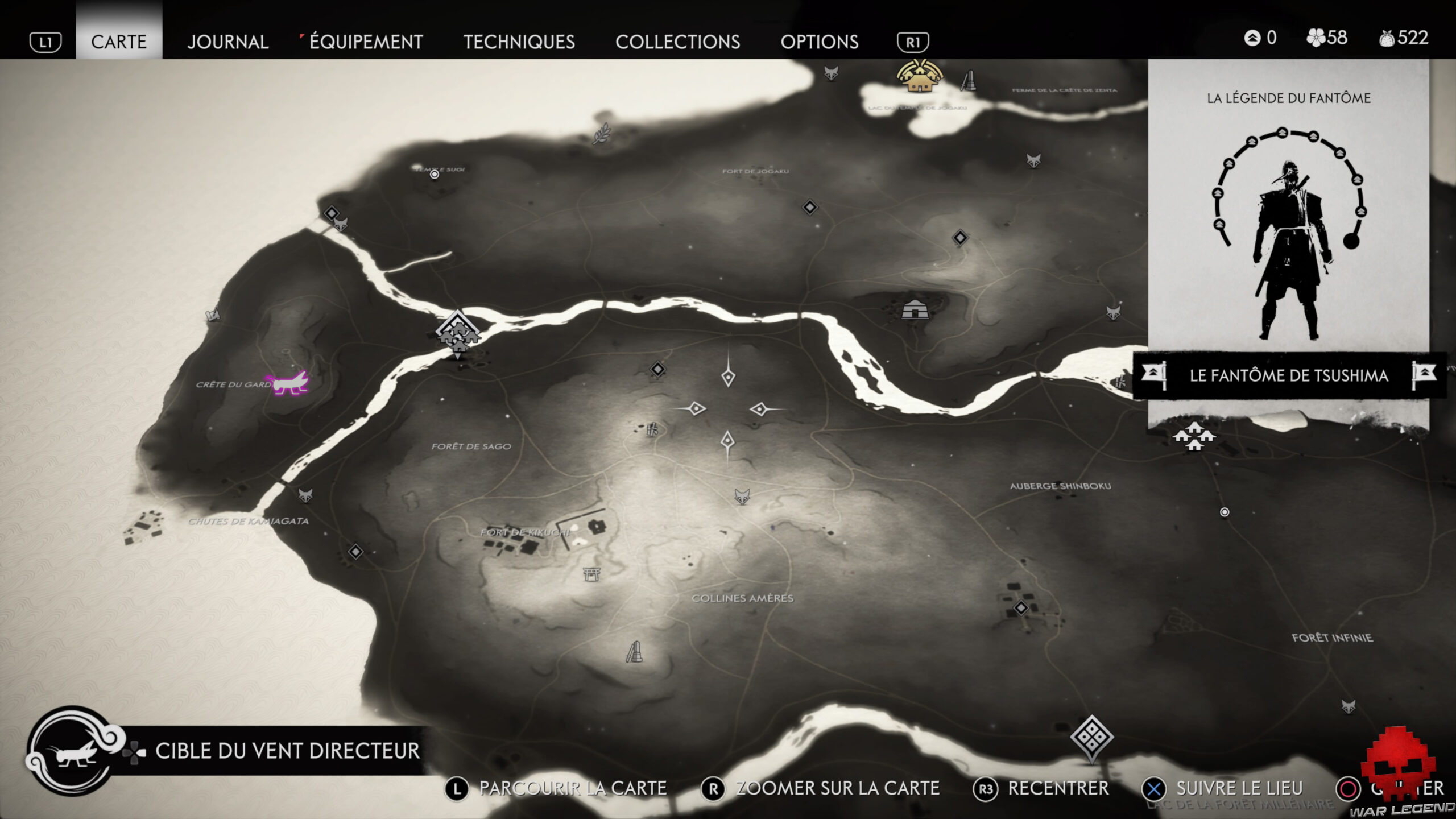Open the Équipement menu
Viewport: 1456px width, 819px height.
click(x=364, y=42)
